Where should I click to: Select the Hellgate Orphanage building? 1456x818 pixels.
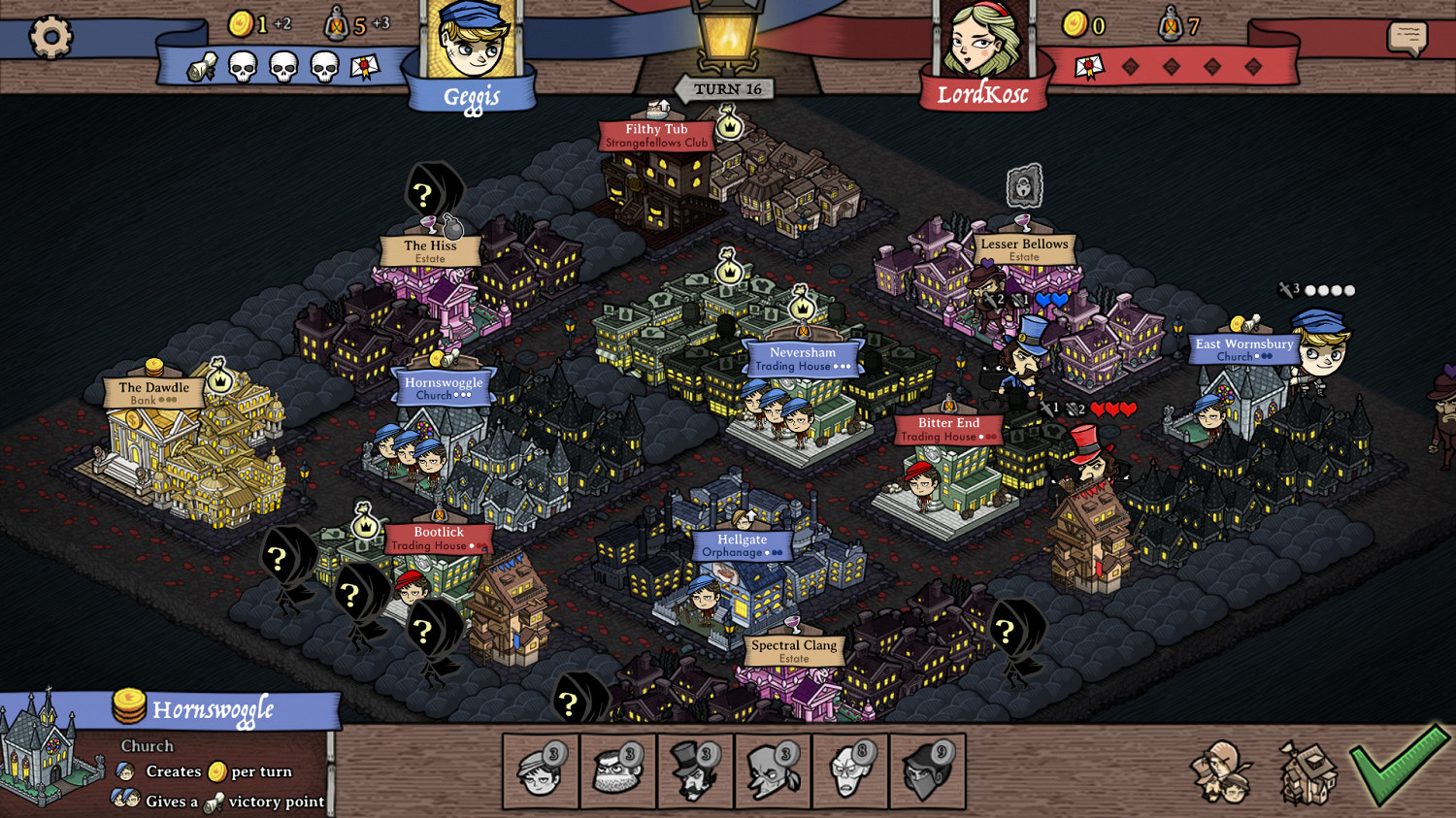click(x=743, y=545)
